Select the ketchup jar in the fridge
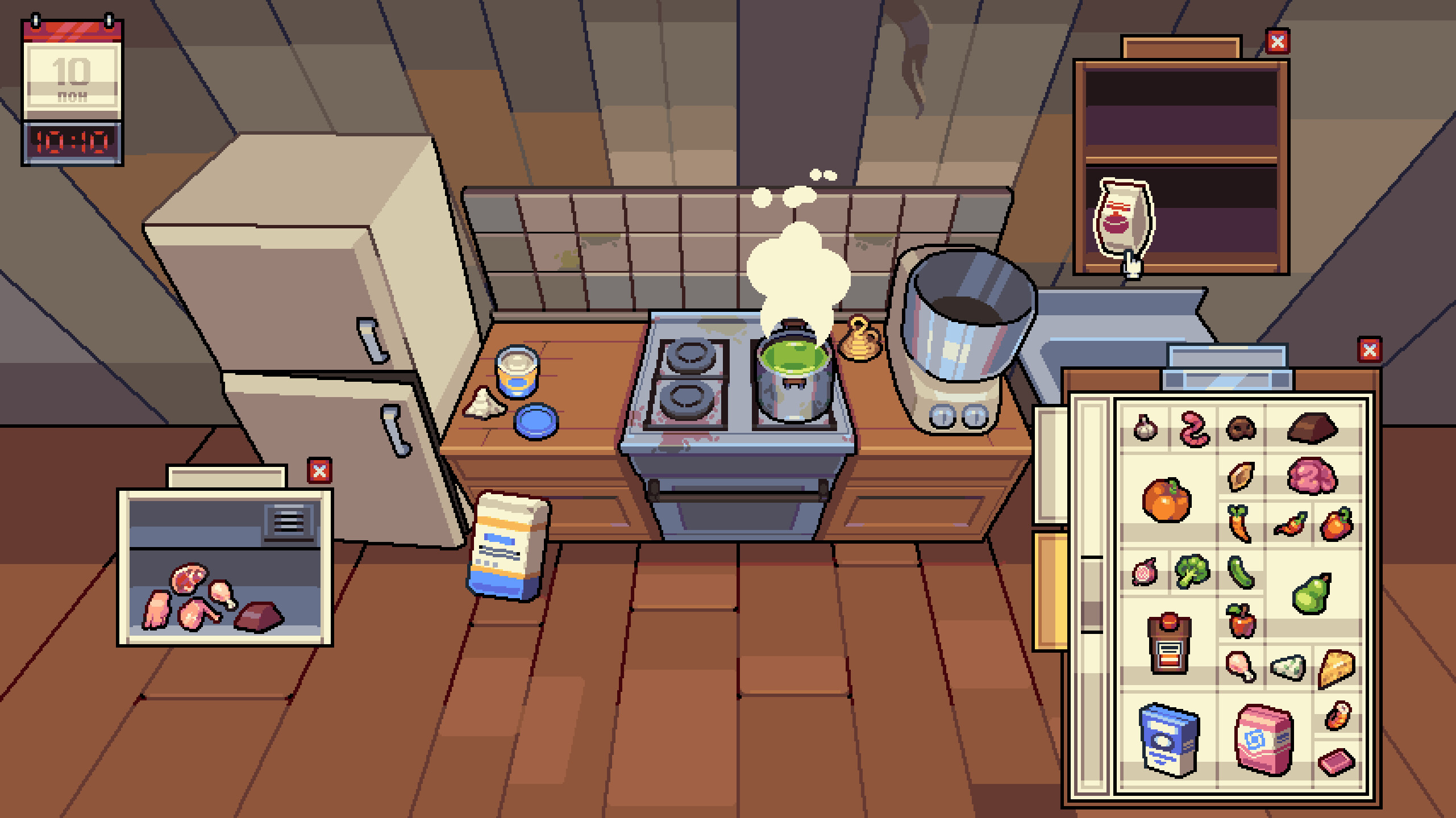The height and width of the screenshot is (818, 1456). (1170, 643)
